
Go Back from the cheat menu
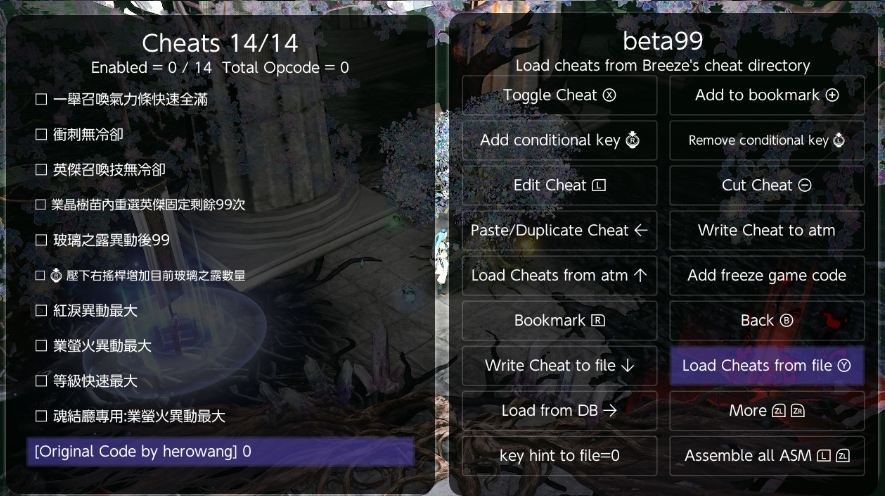tap(766, 320)
